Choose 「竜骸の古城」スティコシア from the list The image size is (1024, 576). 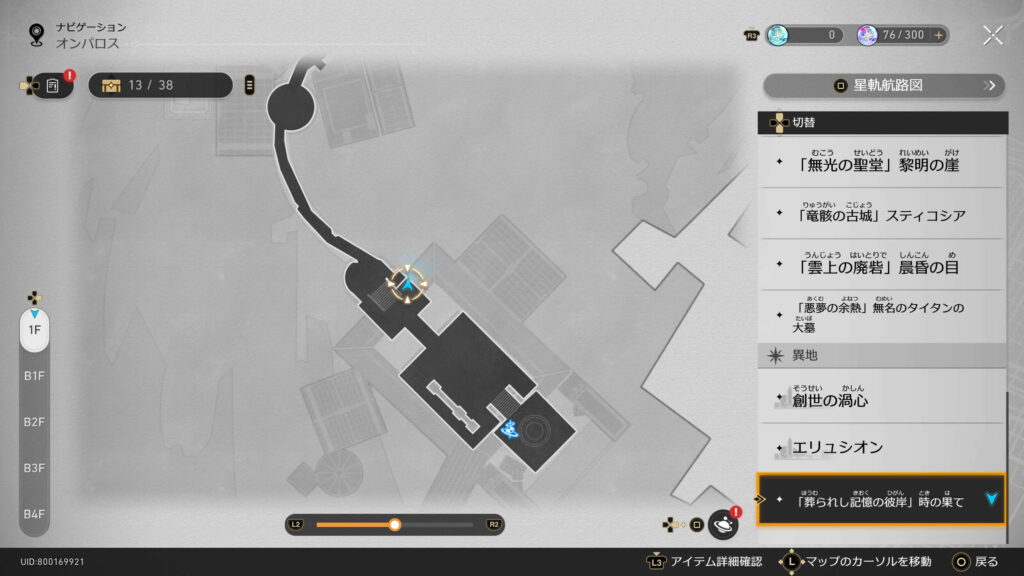(x=880, y=213)
